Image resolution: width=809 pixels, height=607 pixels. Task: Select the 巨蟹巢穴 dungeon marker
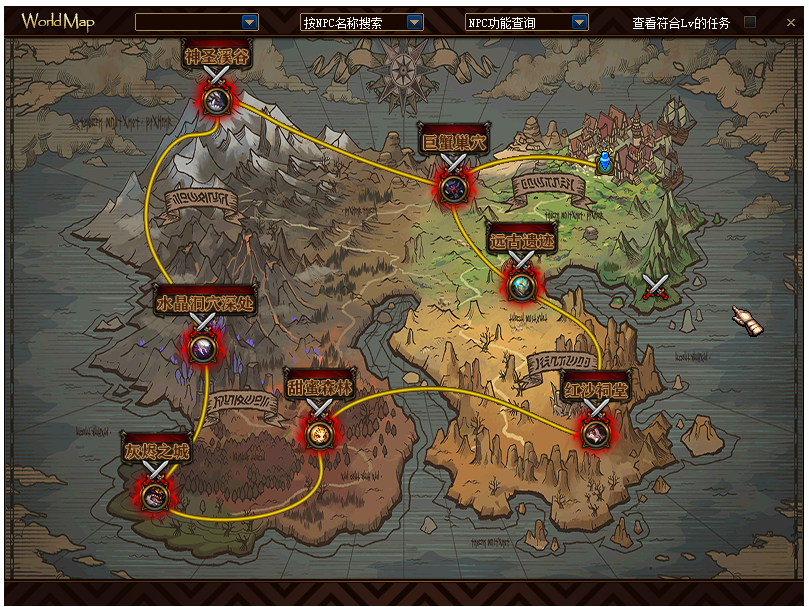(x=453, y=186)
